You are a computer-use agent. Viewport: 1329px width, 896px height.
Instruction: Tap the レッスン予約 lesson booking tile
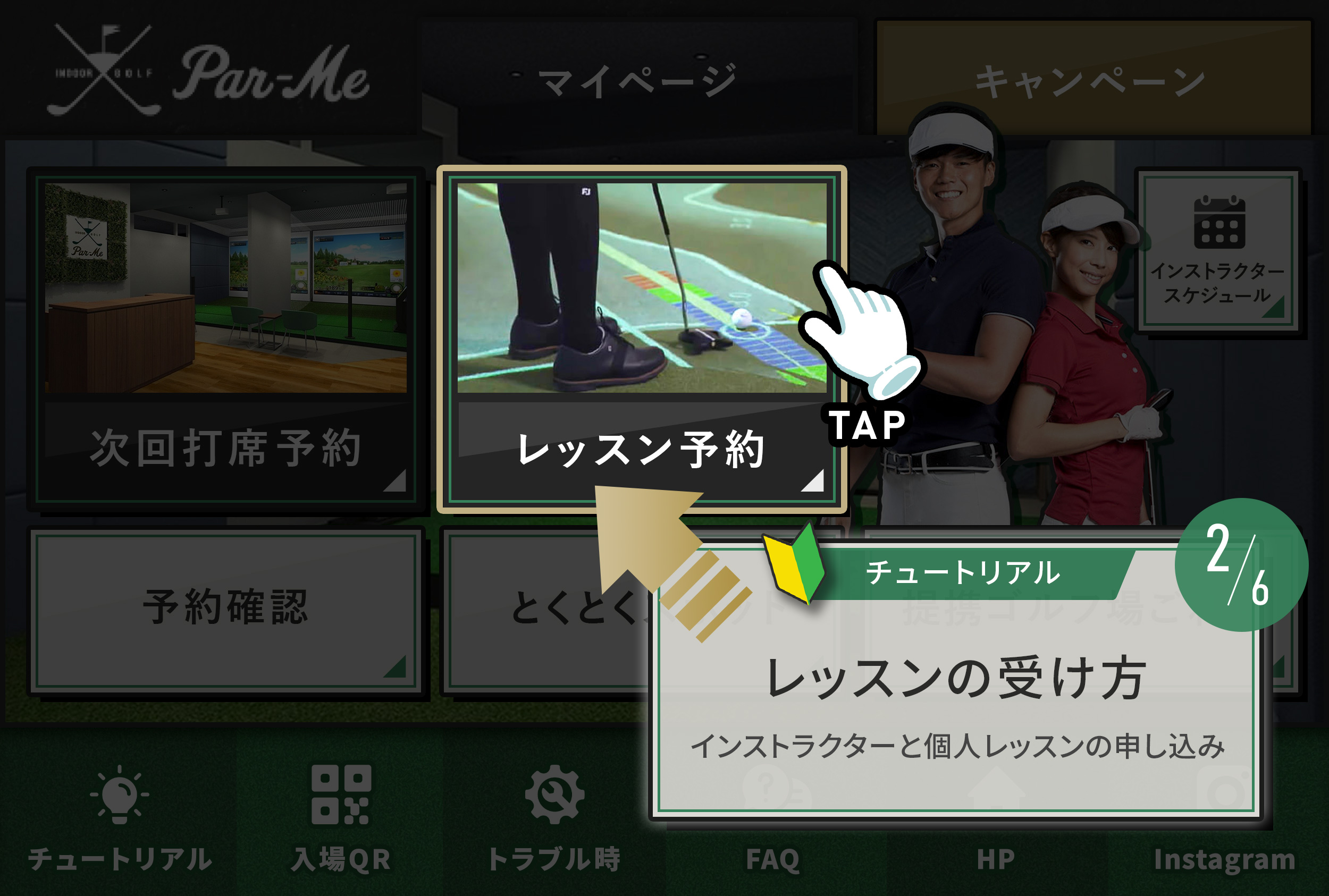point(641,340)
